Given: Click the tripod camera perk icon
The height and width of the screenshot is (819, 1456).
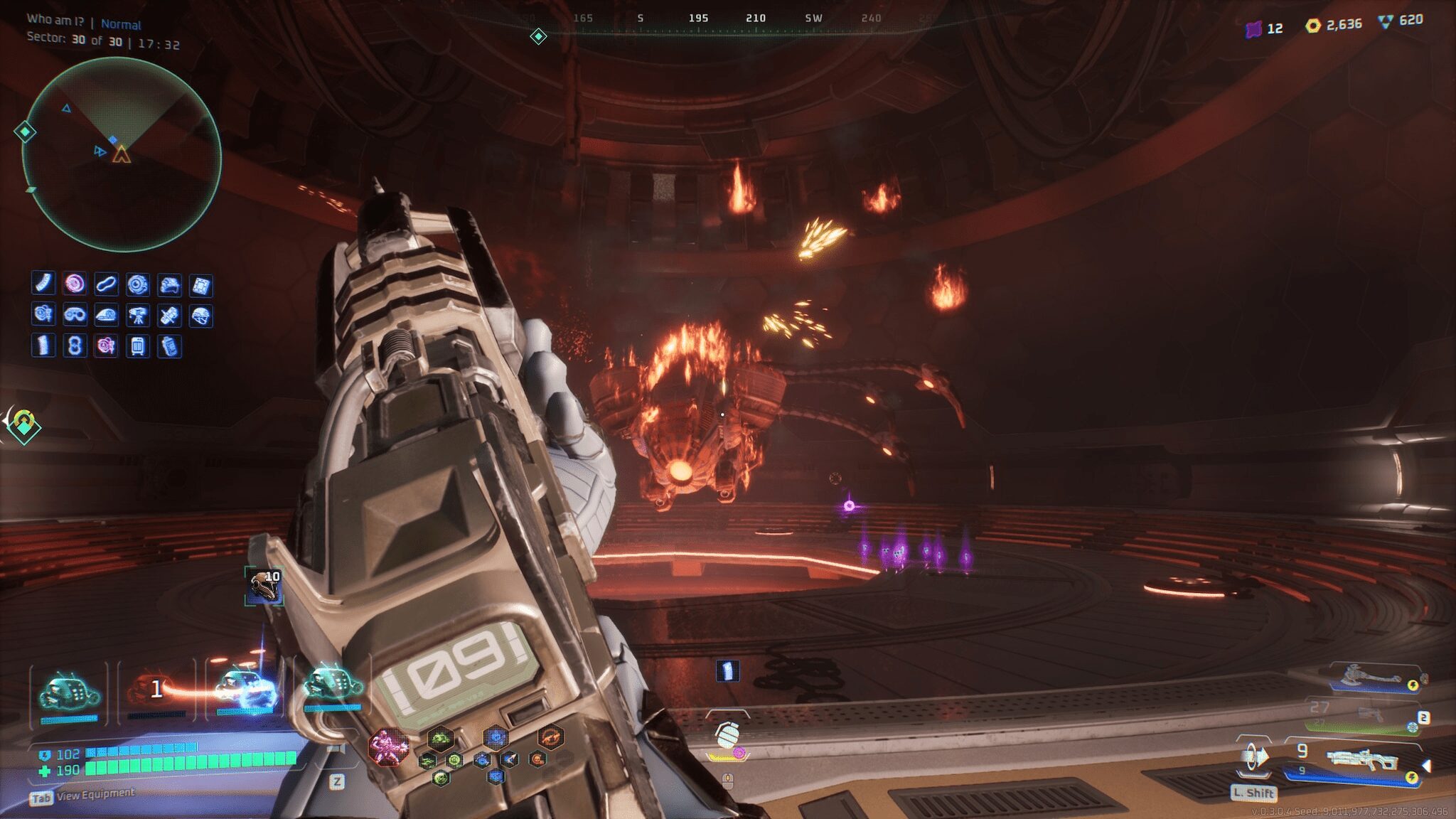Looking at the screenshot, I should point(137,315).
